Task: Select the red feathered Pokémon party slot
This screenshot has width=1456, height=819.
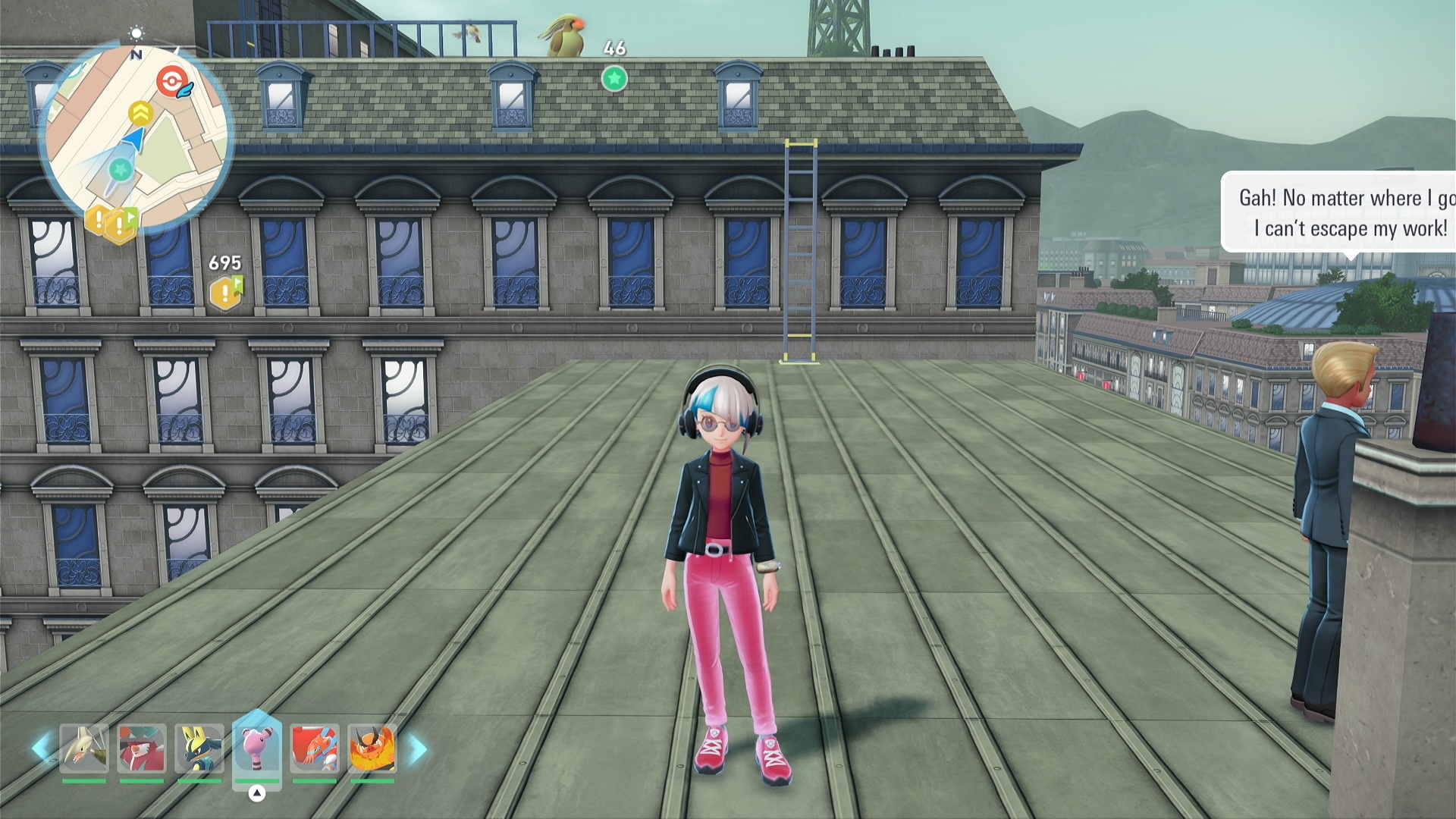Action: tap(142, 748)
